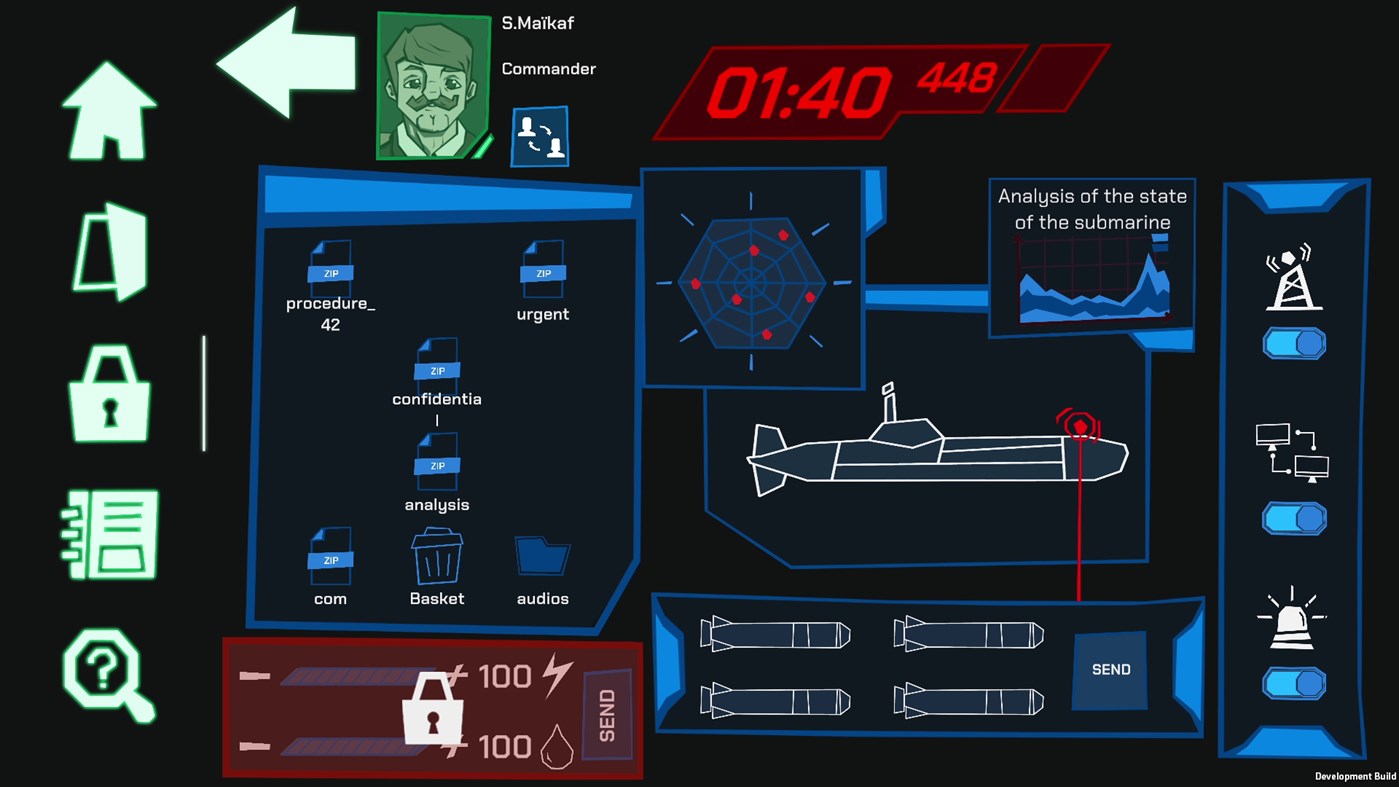Click the red alert marker on the submarine
The image size is (1399, 787).
pos(1080,425)
